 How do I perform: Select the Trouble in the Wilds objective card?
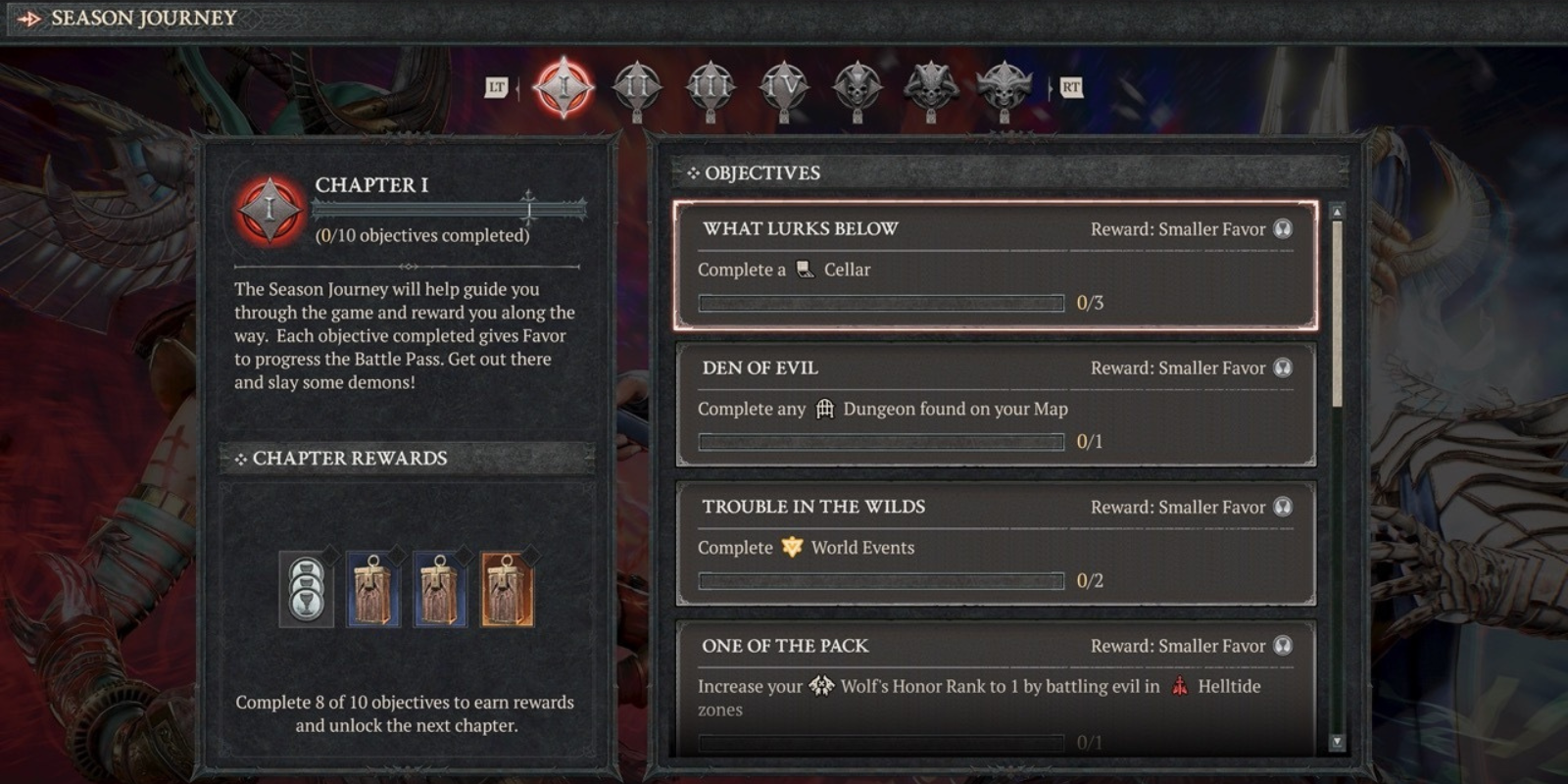[x=995, y=544]
